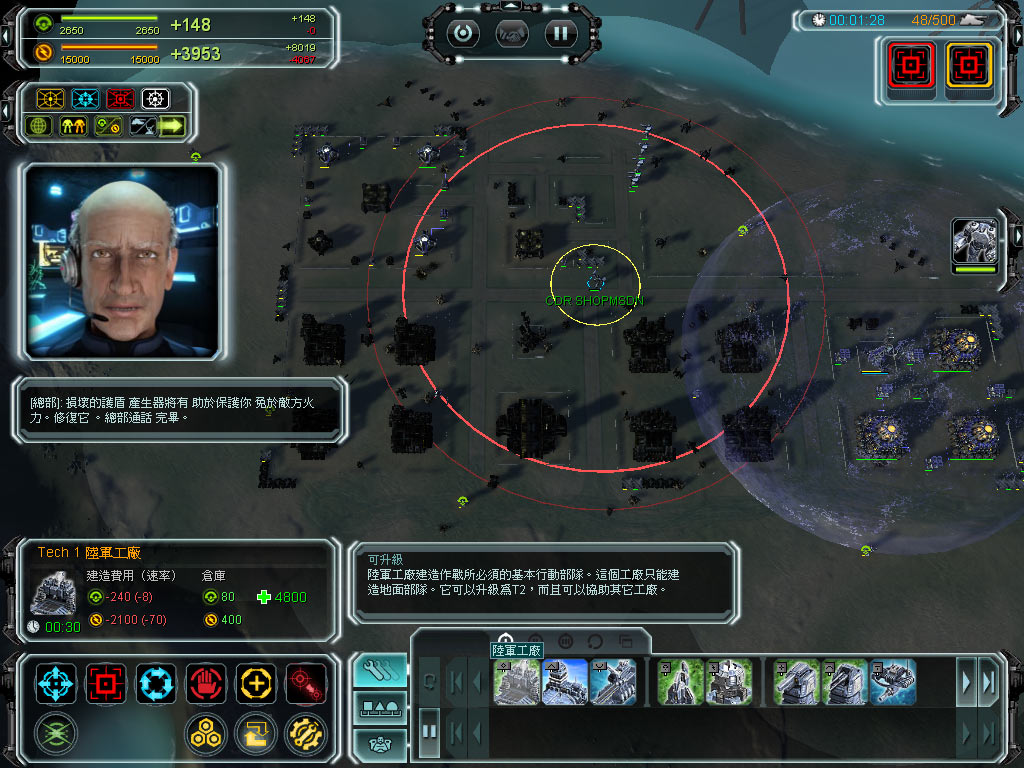This screenshot has height=768, width=1024.
Task: Activate the yellow map overlay filter
Action: click(50, 99)
